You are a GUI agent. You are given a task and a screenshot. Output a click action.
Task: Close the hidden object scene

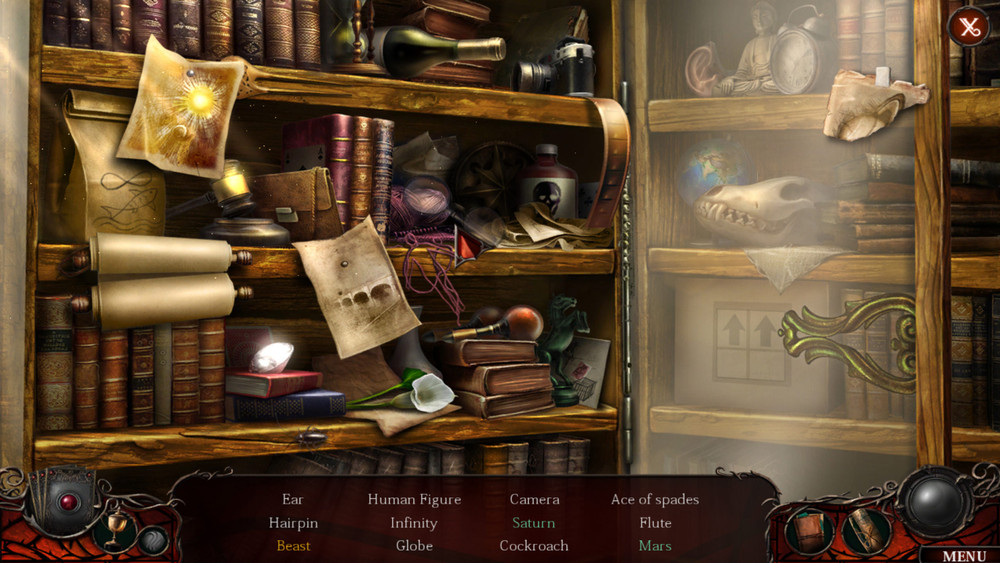click(968, 27)
